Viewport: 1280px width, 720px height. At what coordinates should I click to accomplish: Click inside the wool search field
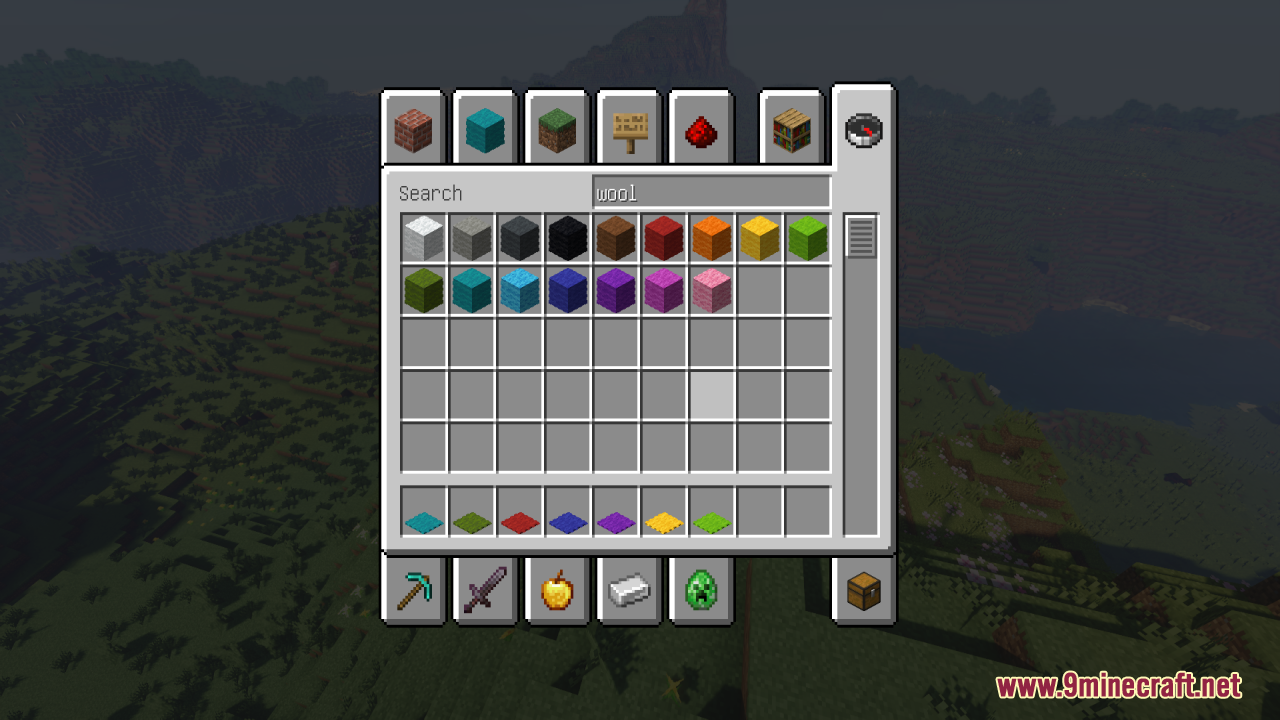pyautogui.click(x=712, y=191)
